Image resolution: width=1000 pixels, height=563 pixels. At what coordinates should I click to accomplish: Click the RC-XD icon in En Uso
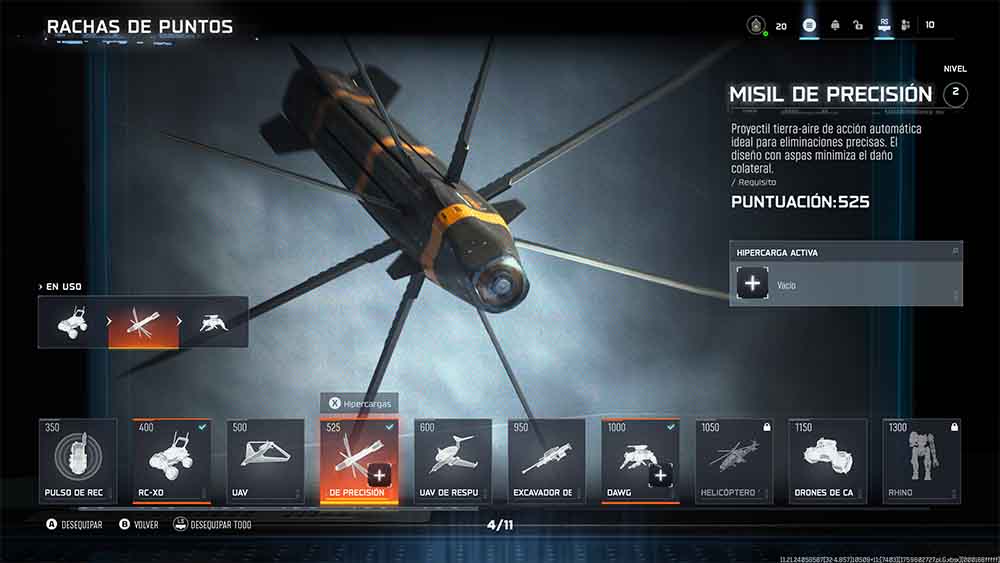tap(73, 322)
